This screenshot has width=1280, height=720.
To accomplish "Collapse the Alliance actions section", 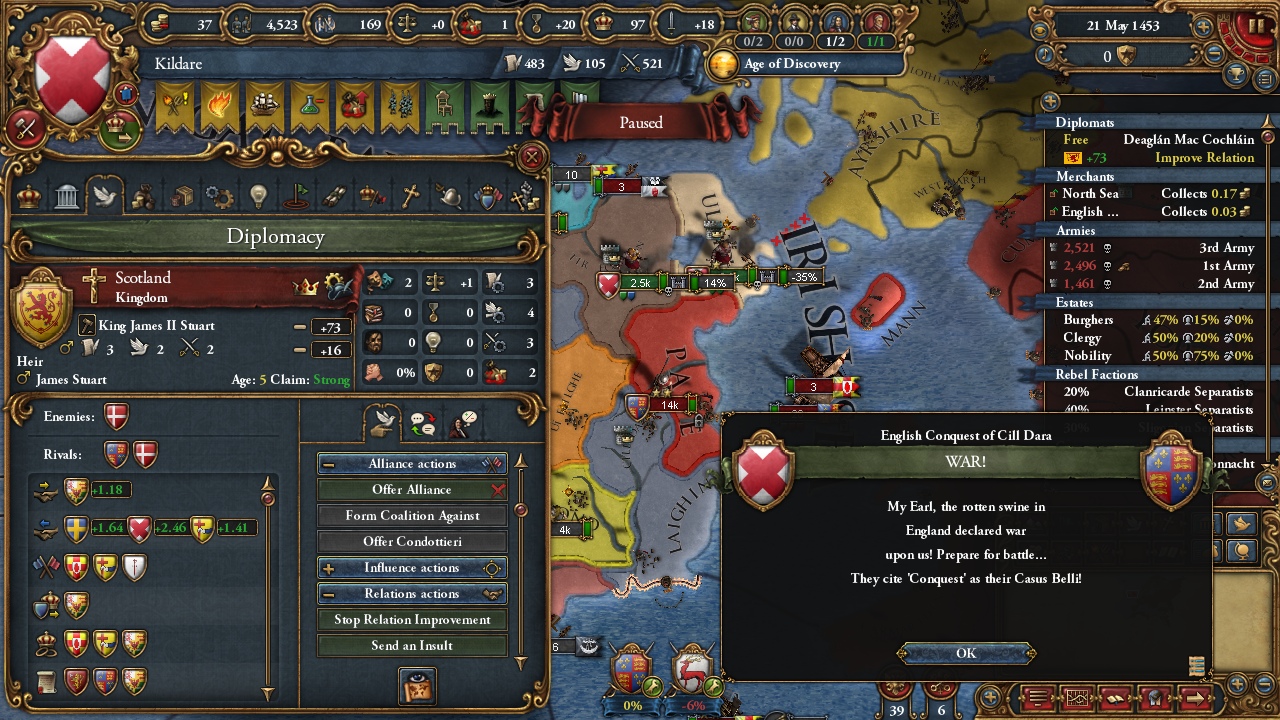I will [329, 464].
